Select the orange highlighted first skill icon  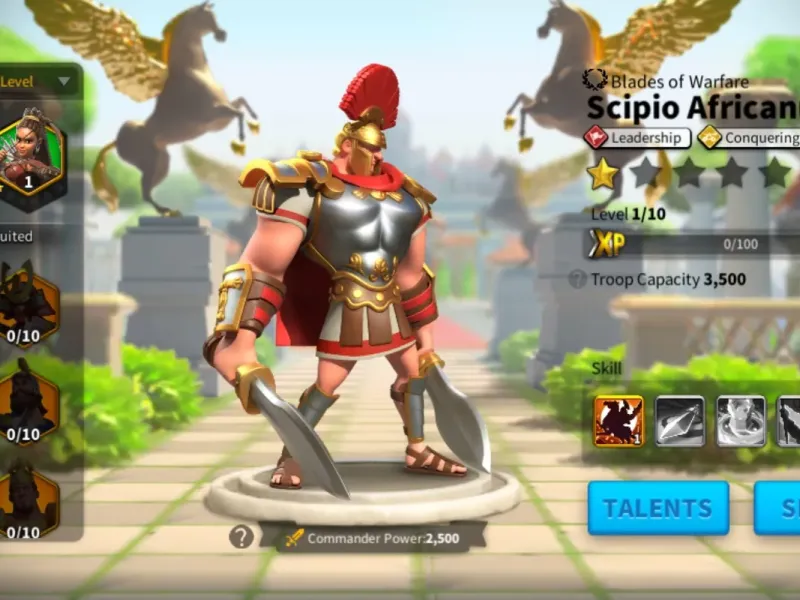(x=619, y=421)
